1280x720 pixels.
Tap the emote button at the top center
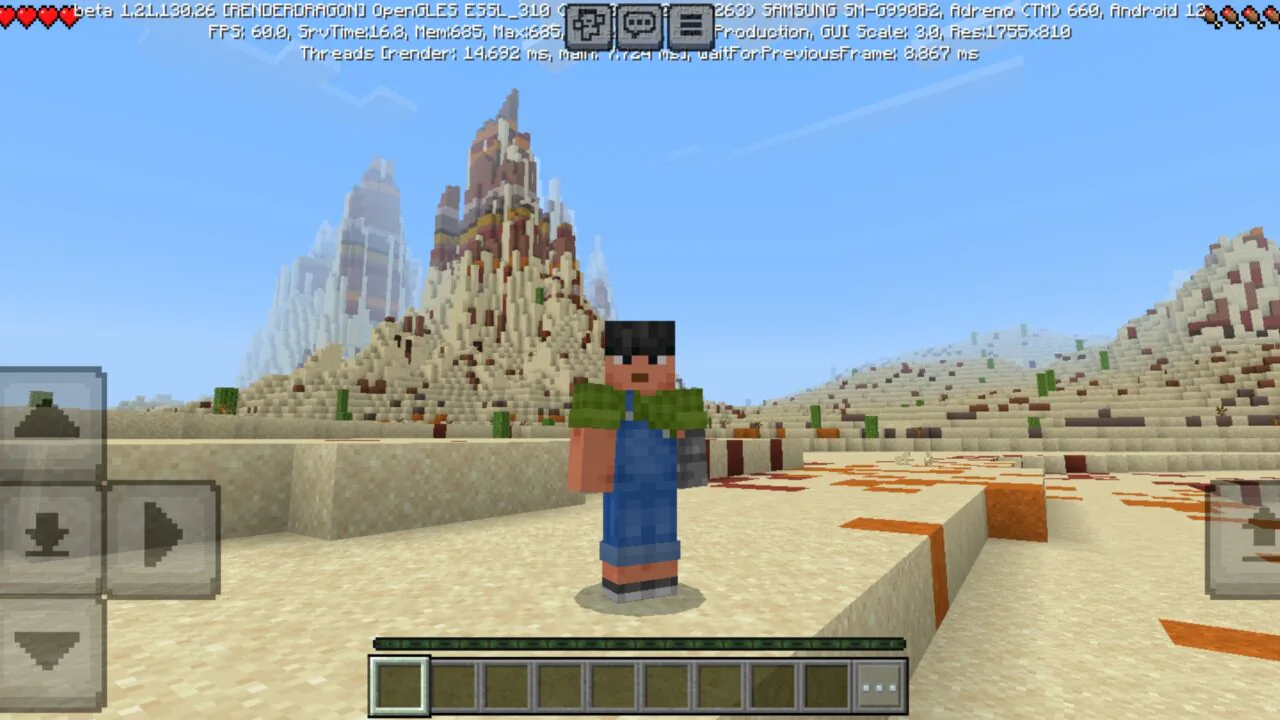point(588,26)
